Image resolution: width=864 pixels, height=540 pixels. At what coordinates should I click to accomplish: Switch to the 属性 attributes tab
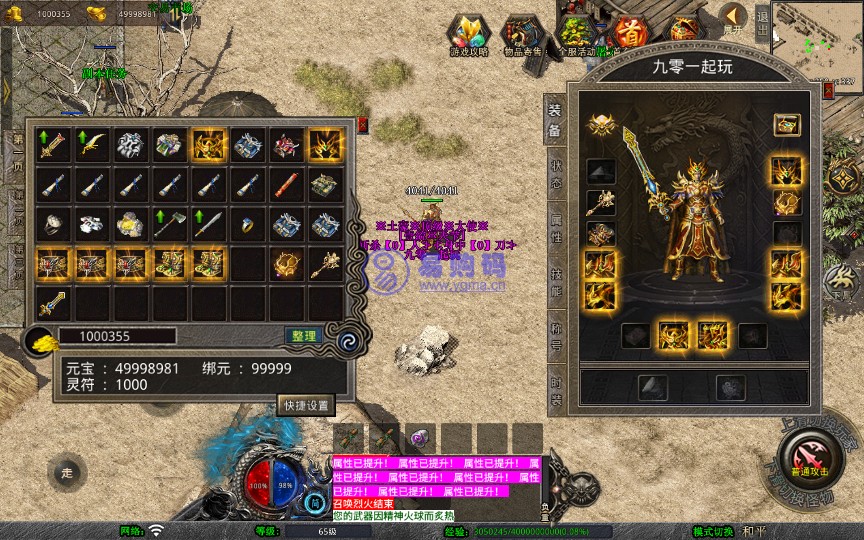[556, 226]
